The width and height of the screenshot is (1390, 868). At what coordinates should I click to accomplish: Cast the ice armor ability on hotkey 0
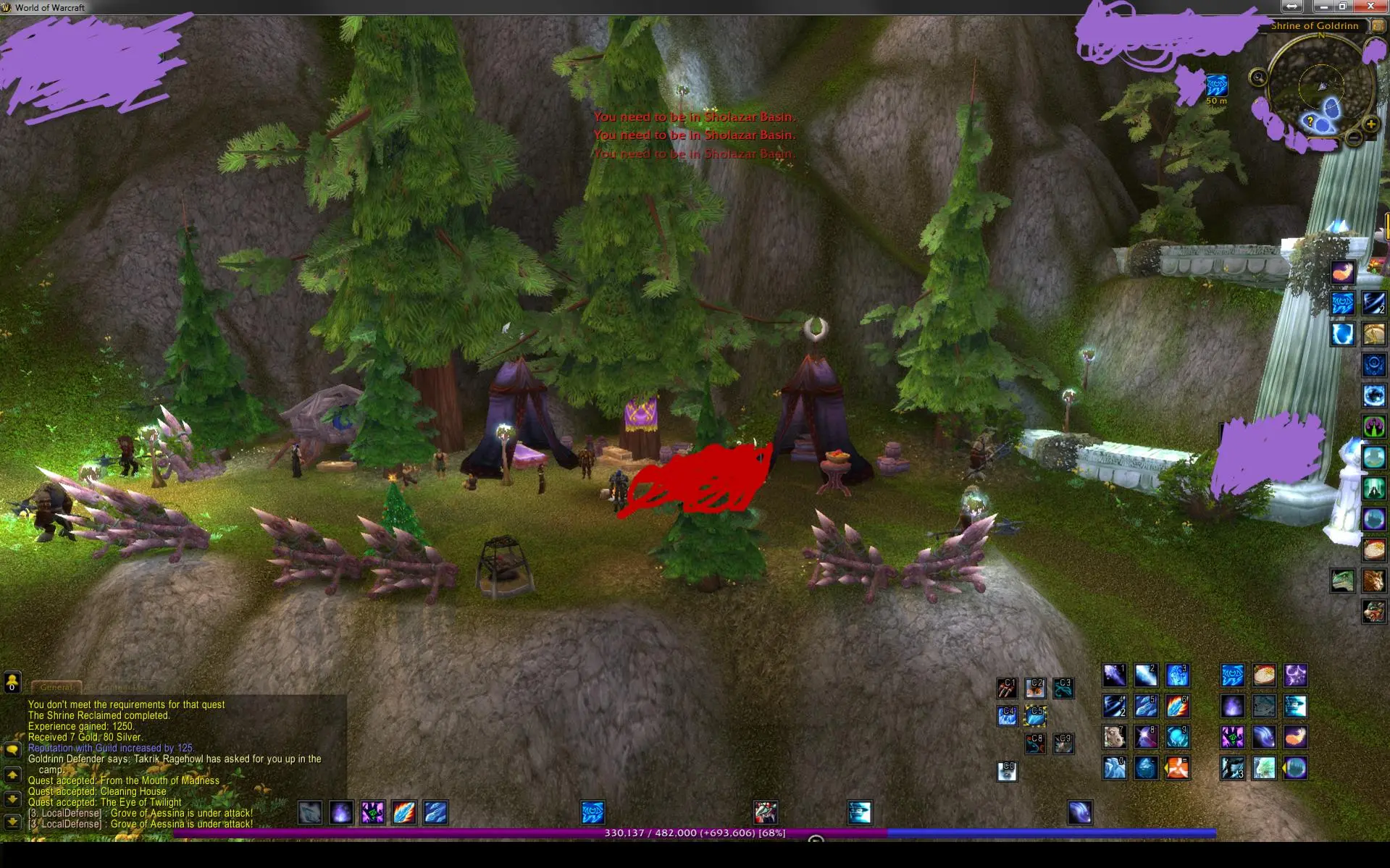click(1114, 768)
